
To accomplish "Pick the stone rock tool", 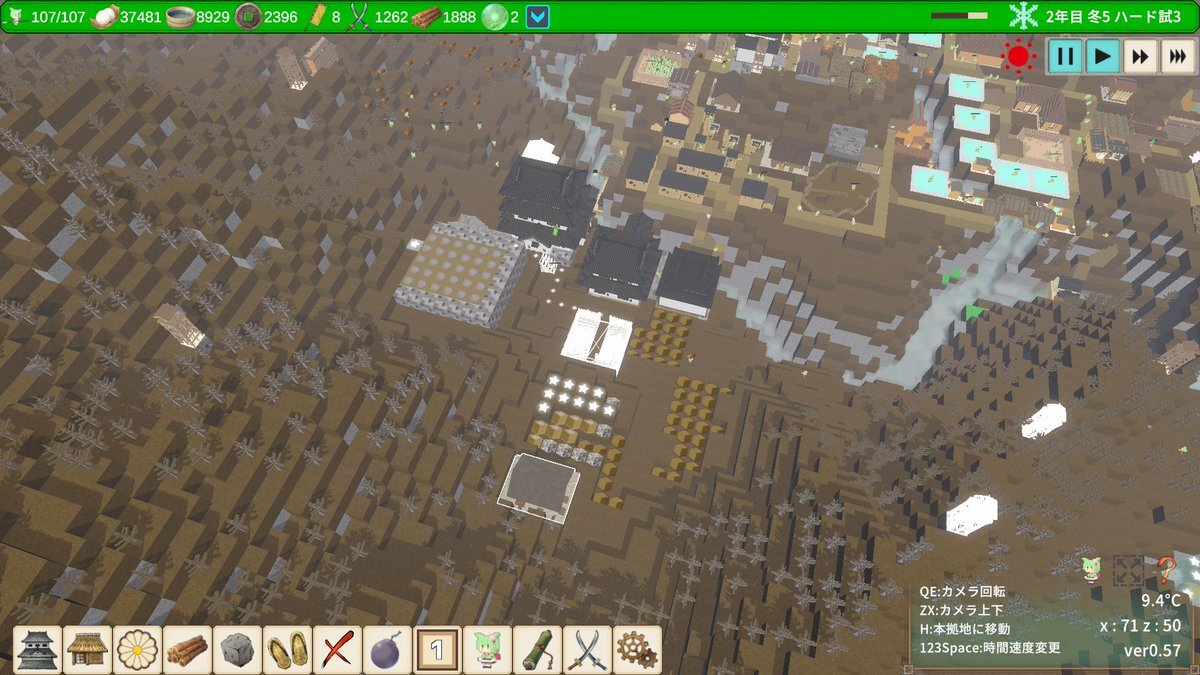I will tap(238, 650).
